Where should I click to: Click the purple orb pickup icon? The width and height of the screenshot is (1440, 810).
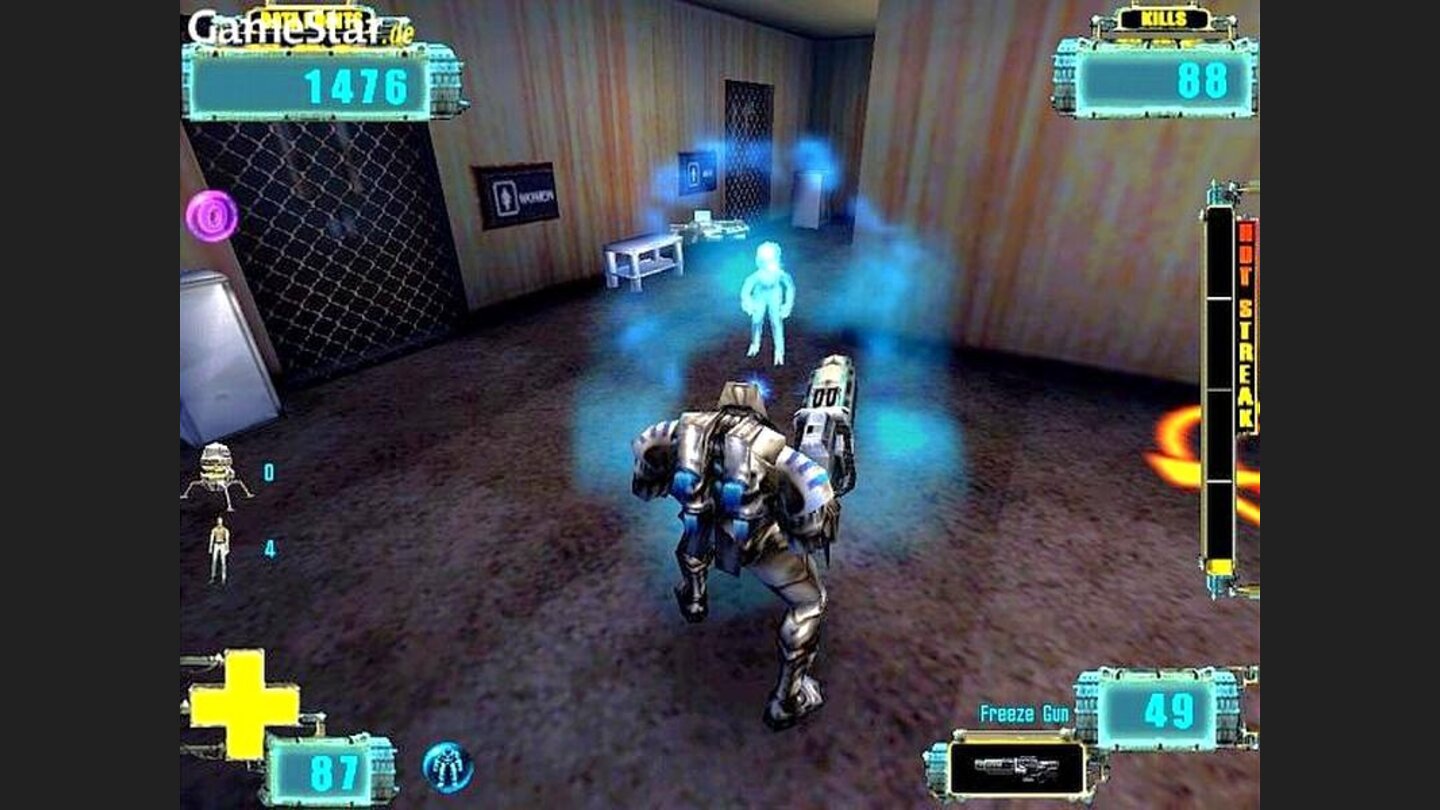(214, 216)
